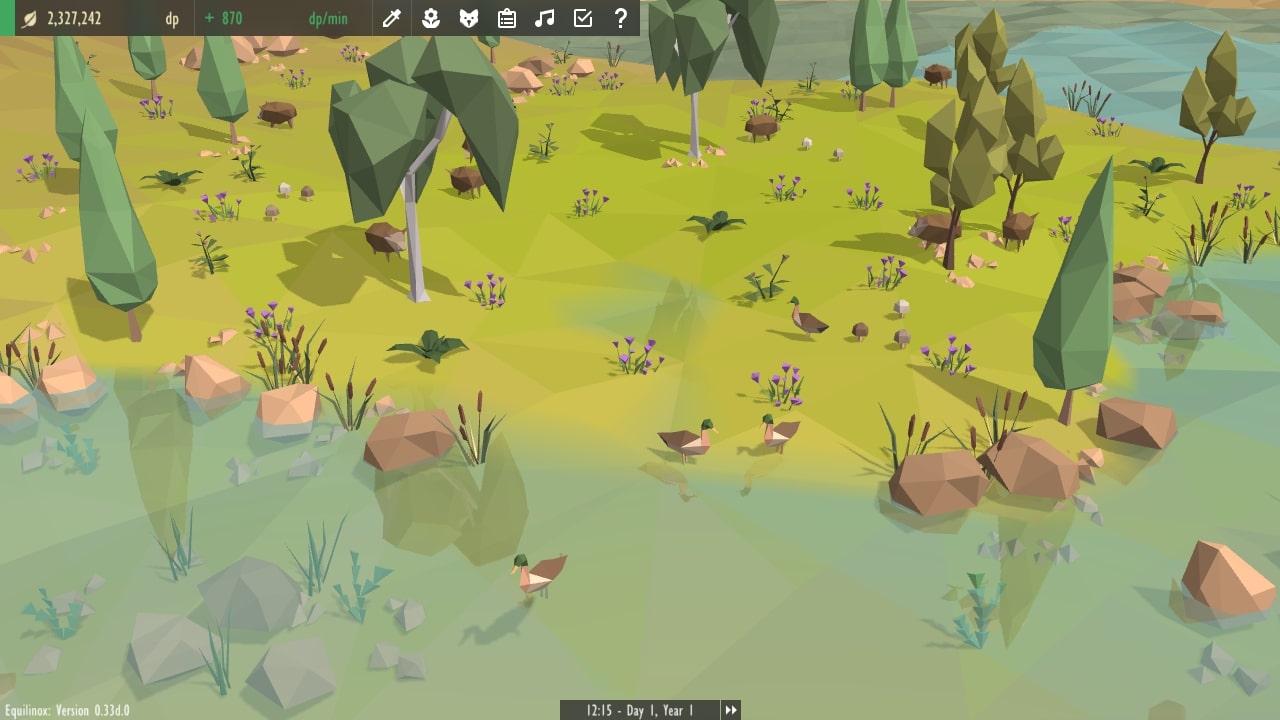Open the tasks clipboard icon
Image resolution: width=1280 pixels, height=720 pixels.
coord(507,18)
